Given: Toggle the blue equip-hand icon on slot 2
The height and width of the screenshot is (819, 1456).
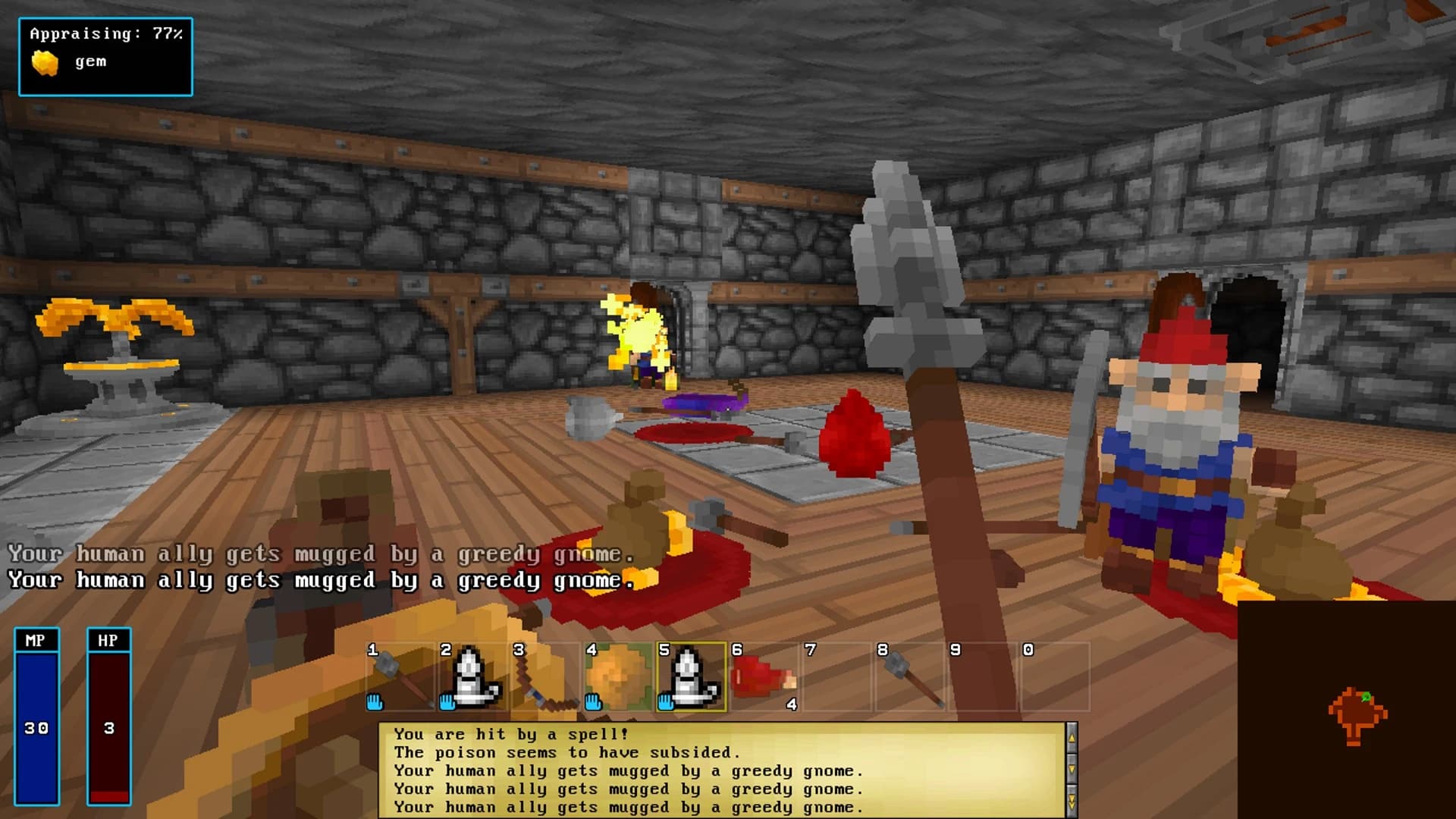Looking at the screenshot, I should point(446,704).
